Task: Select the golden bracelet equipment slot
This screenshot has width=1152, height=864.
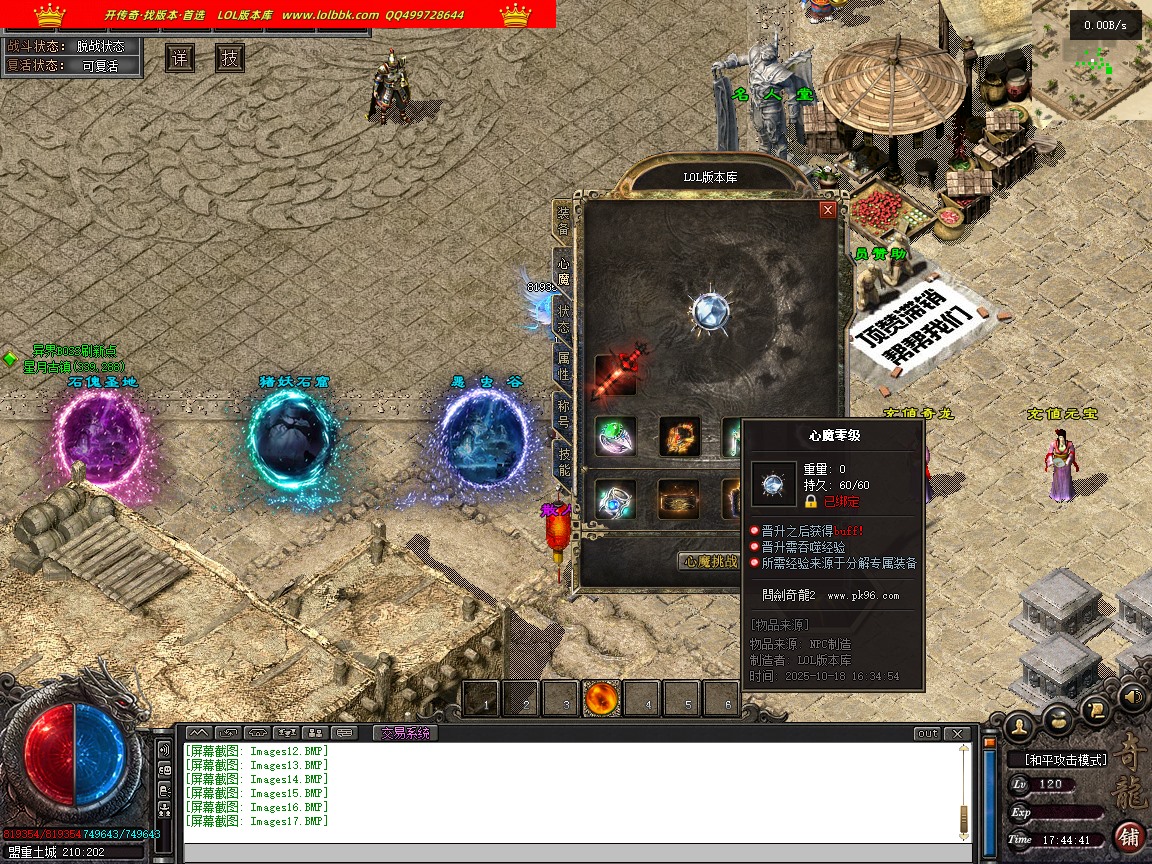Action: 679,437
